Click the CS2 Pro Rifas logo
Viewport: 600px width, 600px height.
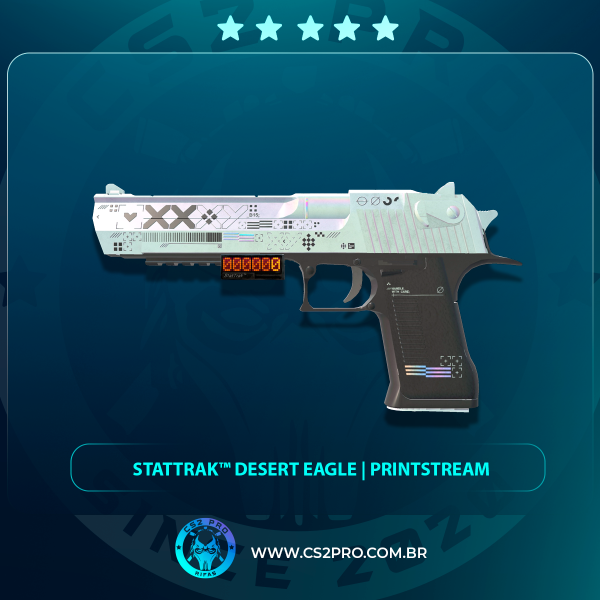[x=204, y=551]
